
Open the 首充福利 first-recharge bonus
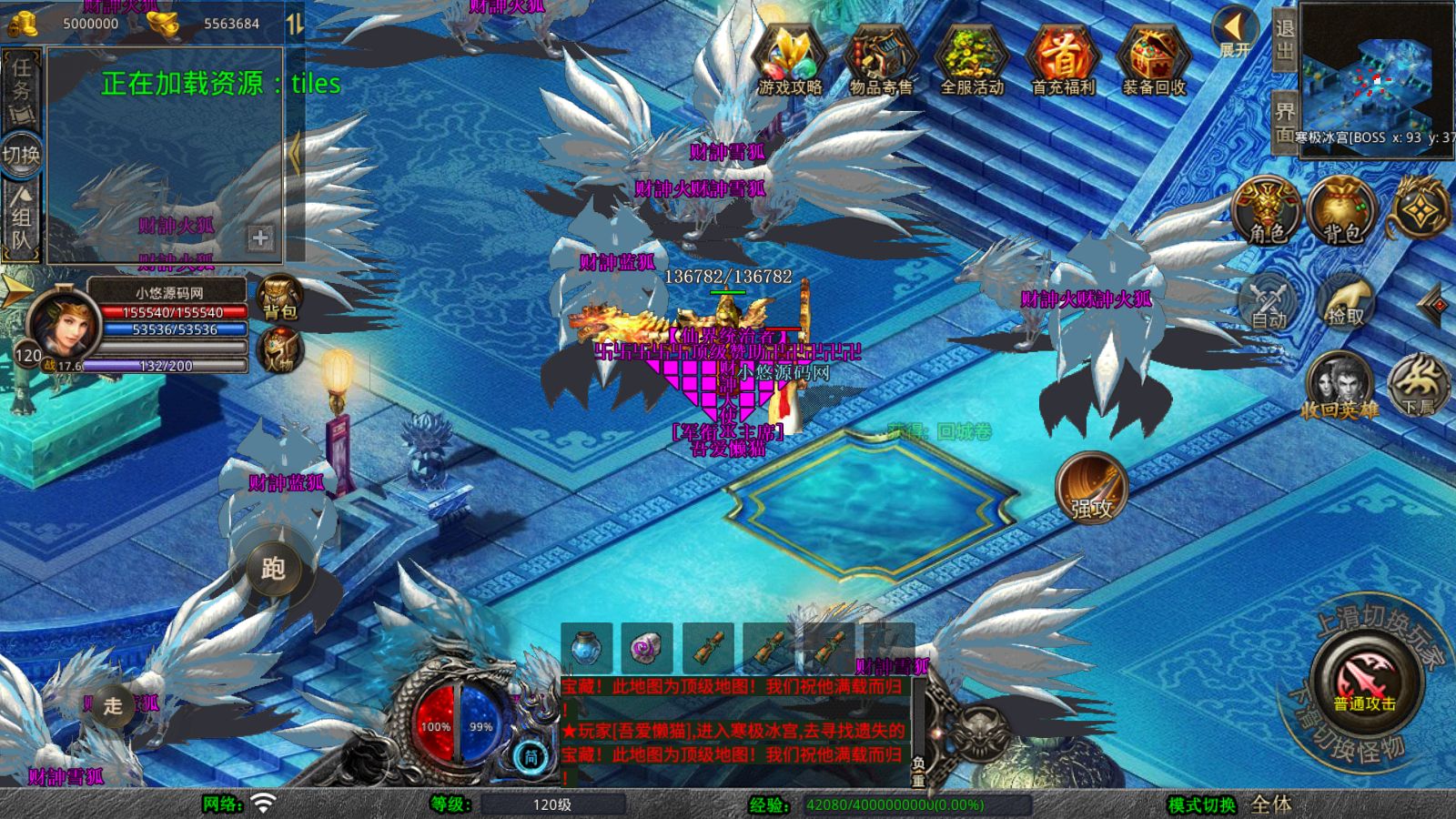tap(1062, 60)
